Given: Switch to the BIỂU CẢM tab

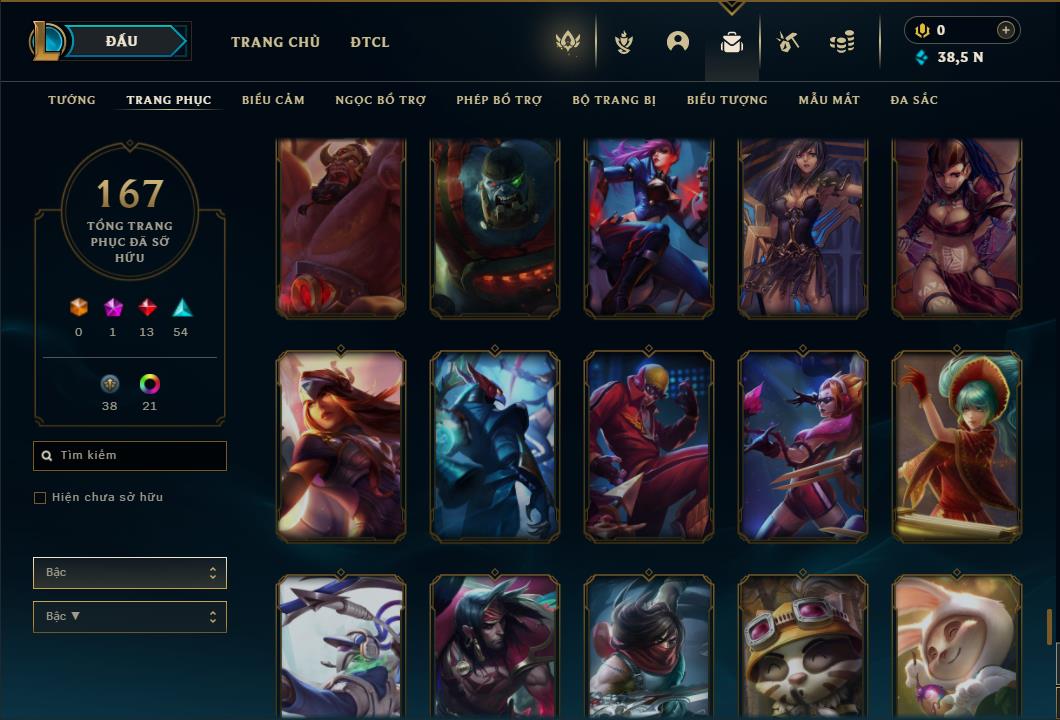Looking at the screenshot, I should click(x=273, y=100).
